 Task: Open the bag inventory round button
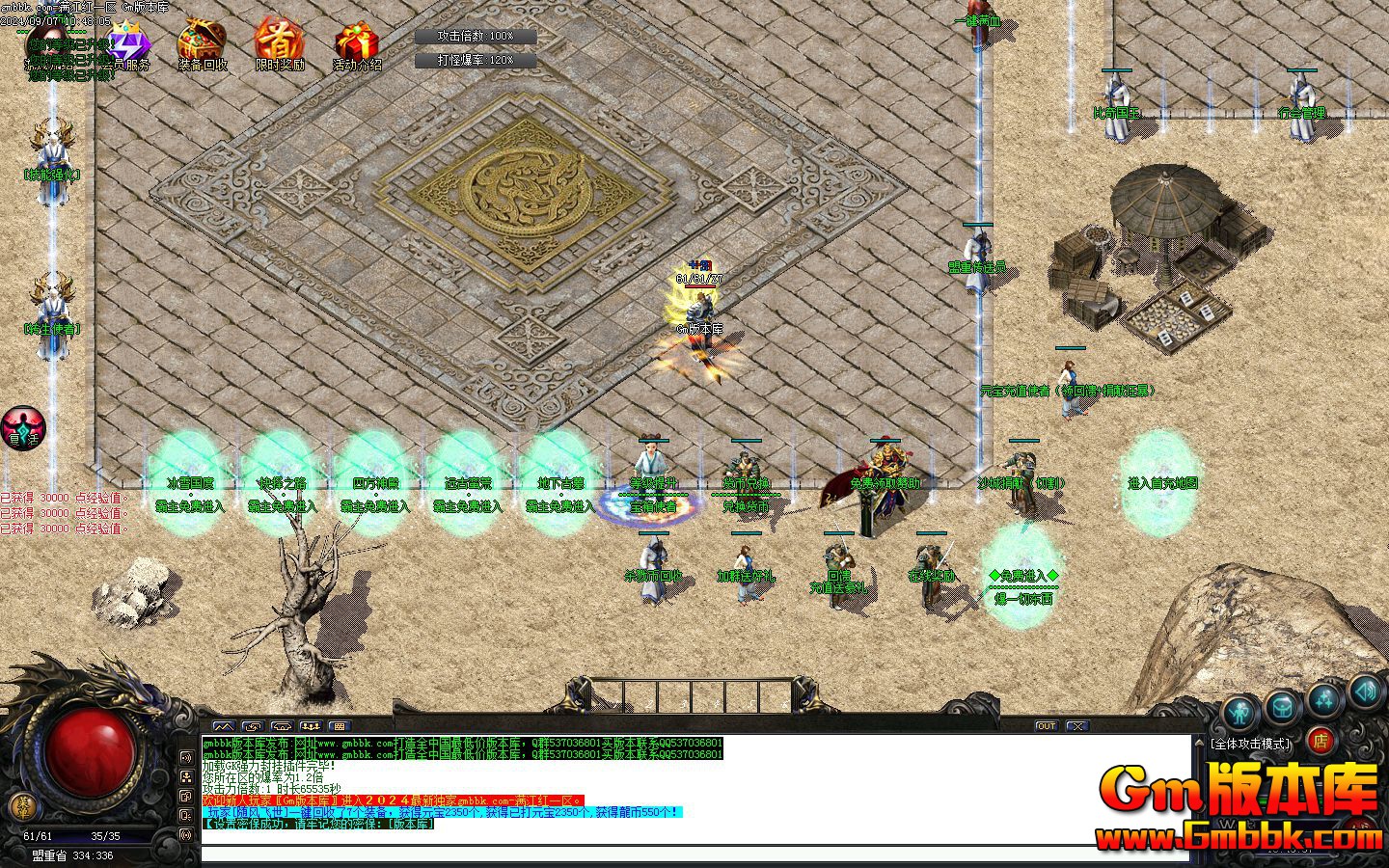point(1282,707)
